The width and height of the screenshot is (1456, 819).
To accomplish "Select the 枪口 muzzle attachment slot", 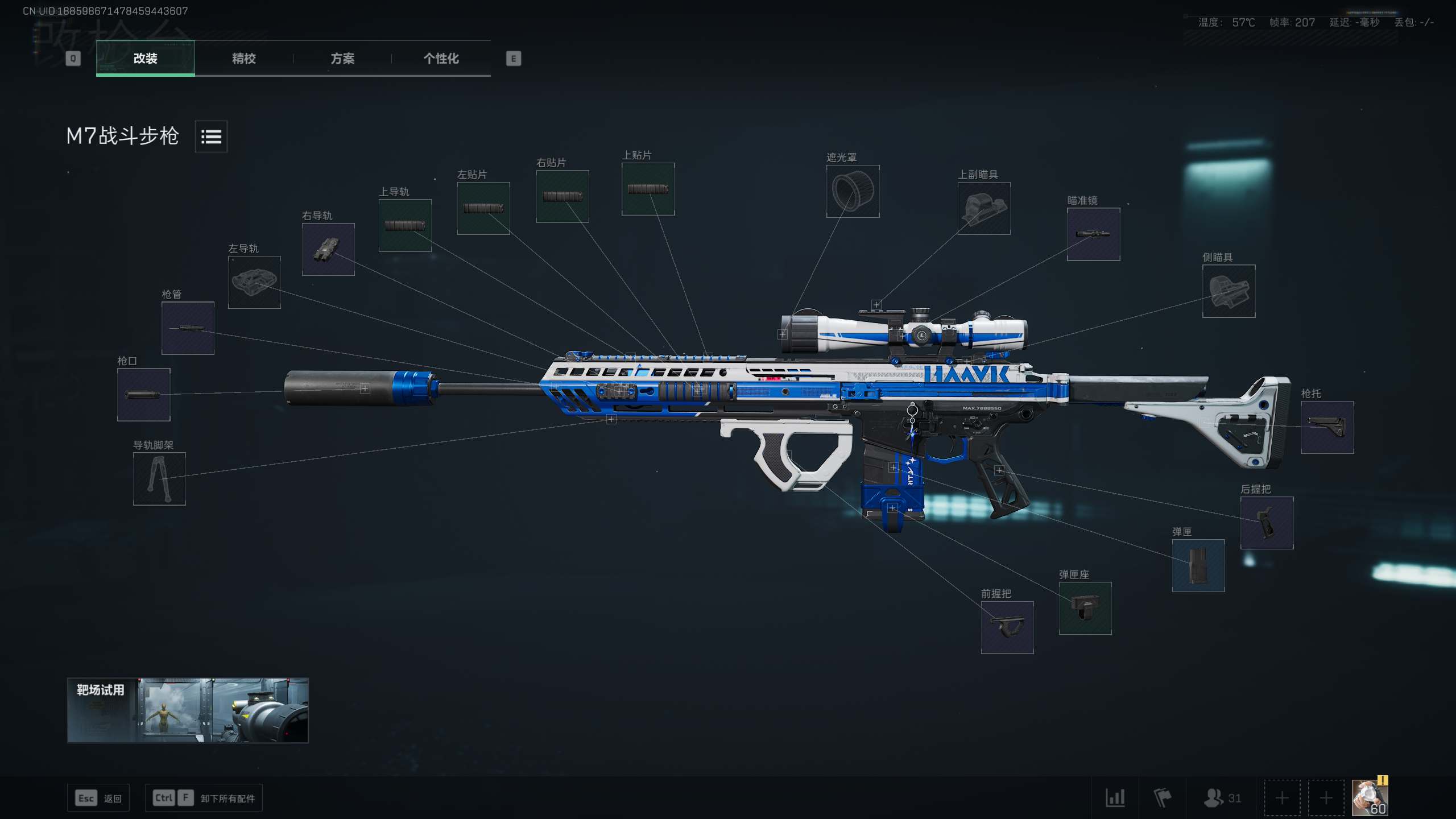I will tap(143, 395).
